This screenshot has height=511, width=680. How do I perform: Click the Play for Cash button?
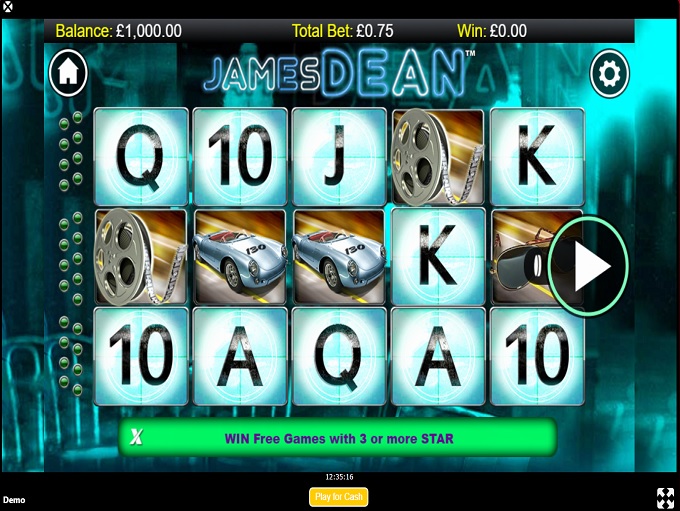pyautogui.click(x=338, y=497)
